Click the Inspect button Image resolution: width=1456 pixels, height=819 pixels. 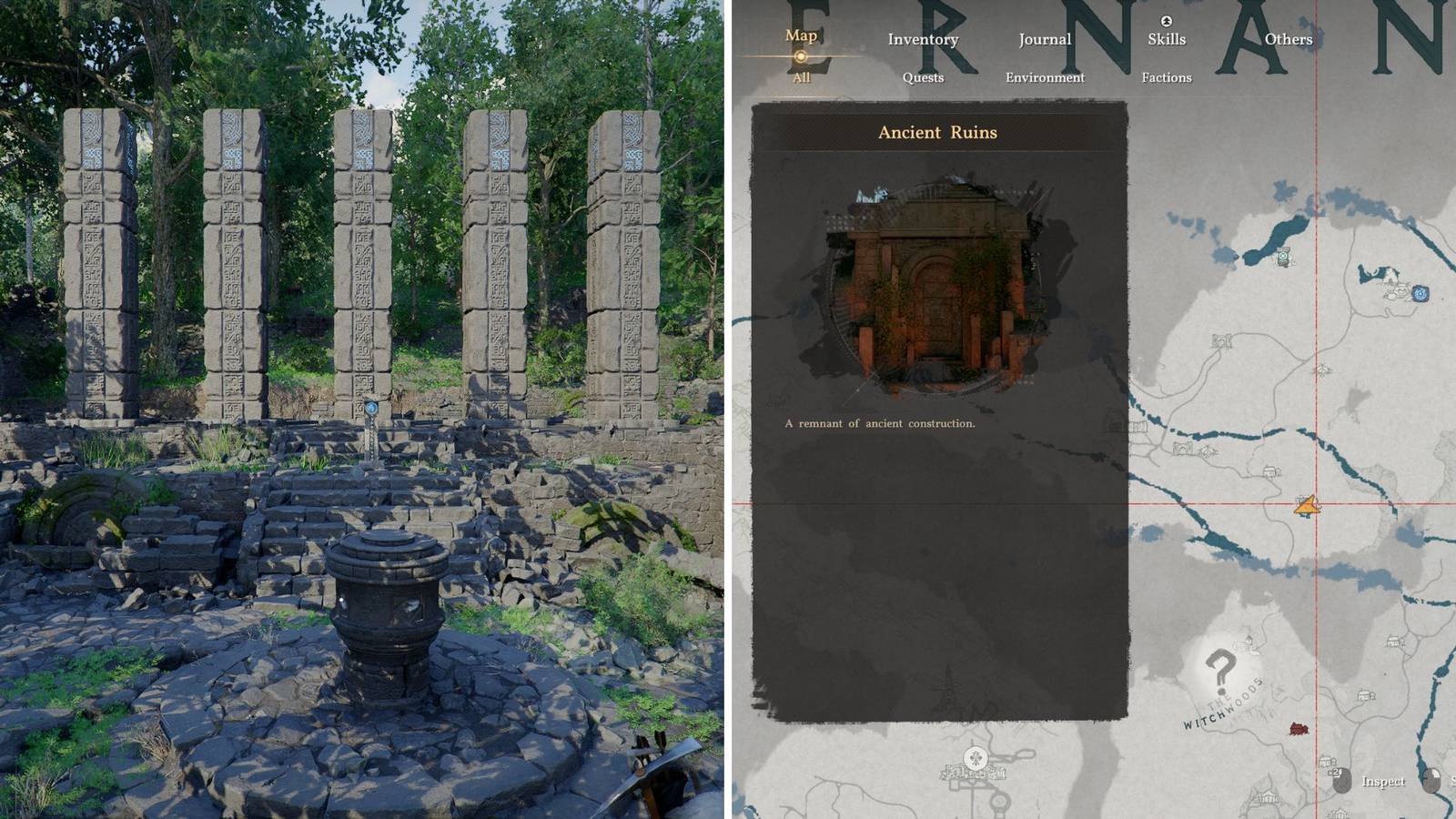[1384, 781]
